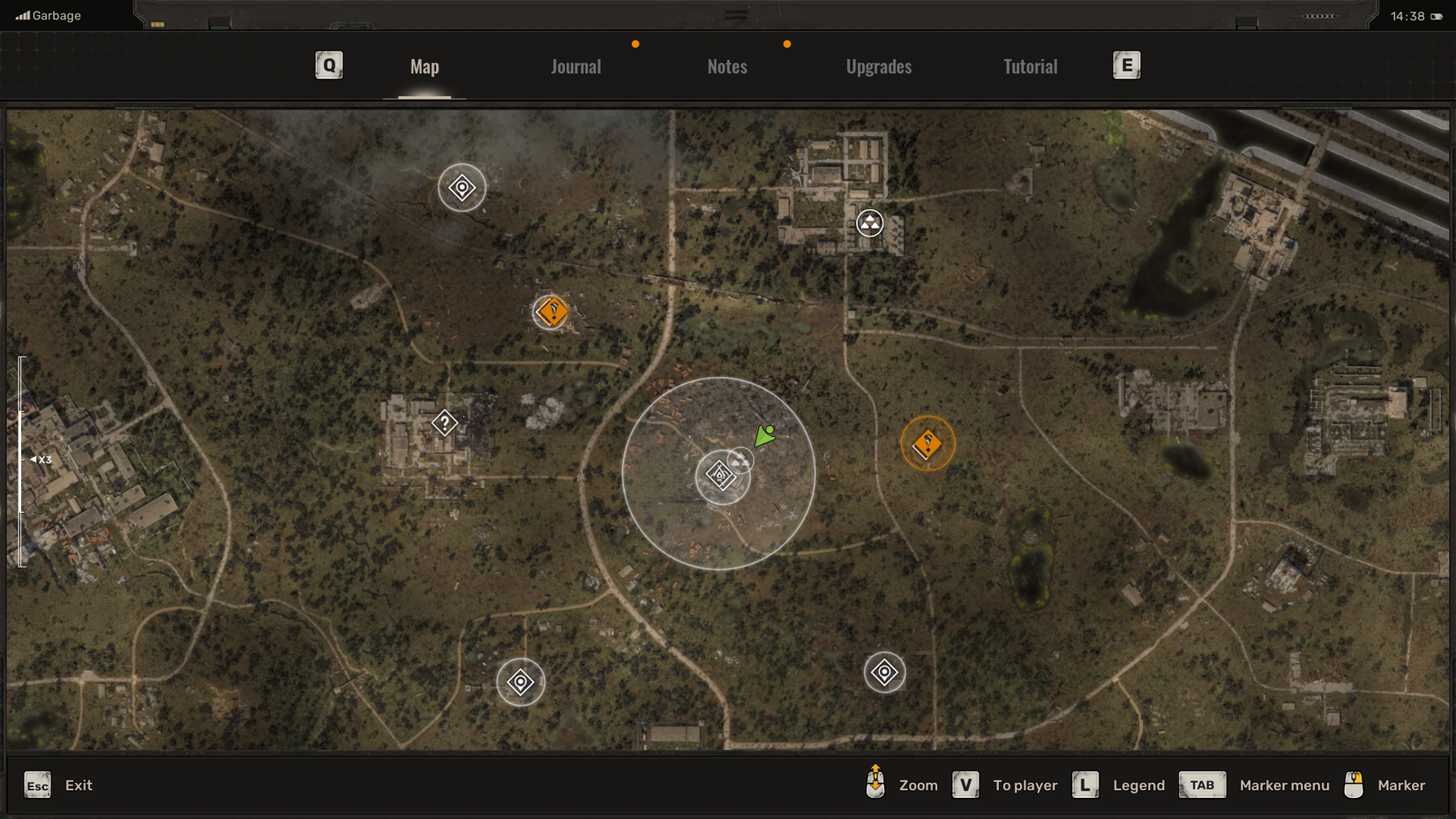This screenshot has width=1456, height=819.
Task: Switch to the Journal tab
Action: point(575,66)
